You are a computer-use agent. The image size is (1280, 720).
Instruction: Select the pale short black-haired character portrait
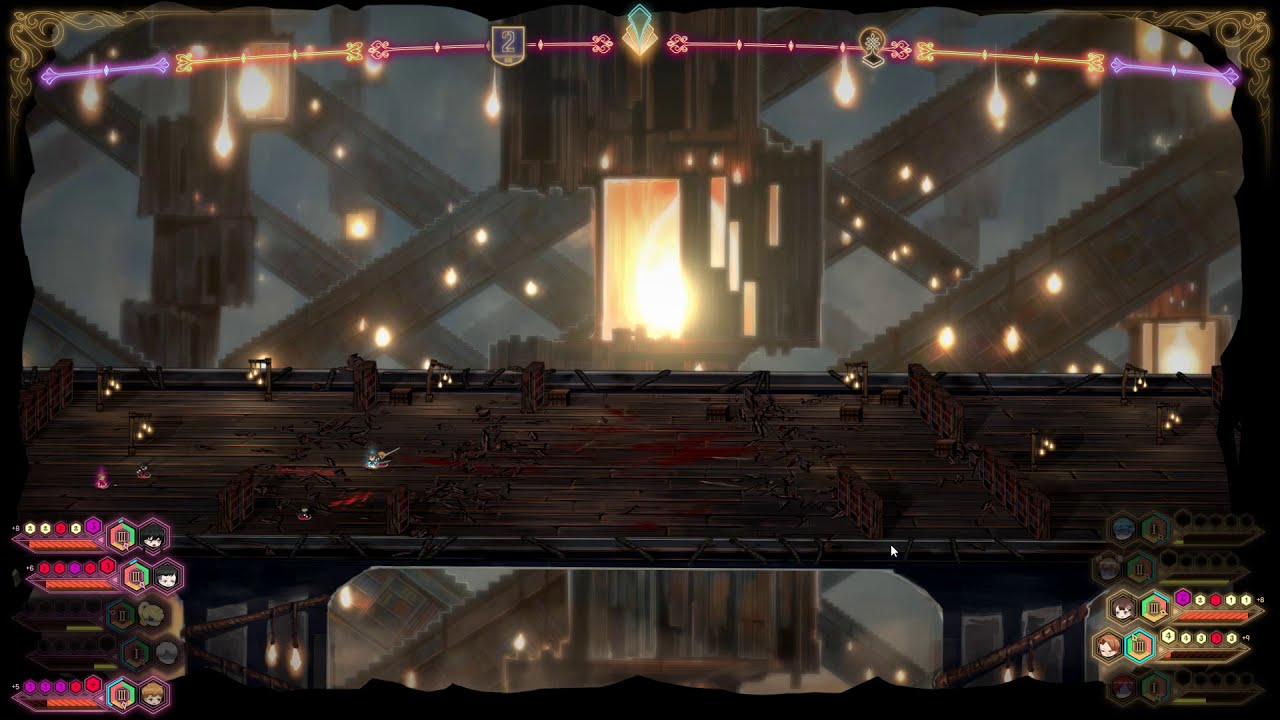coord(167,576)
